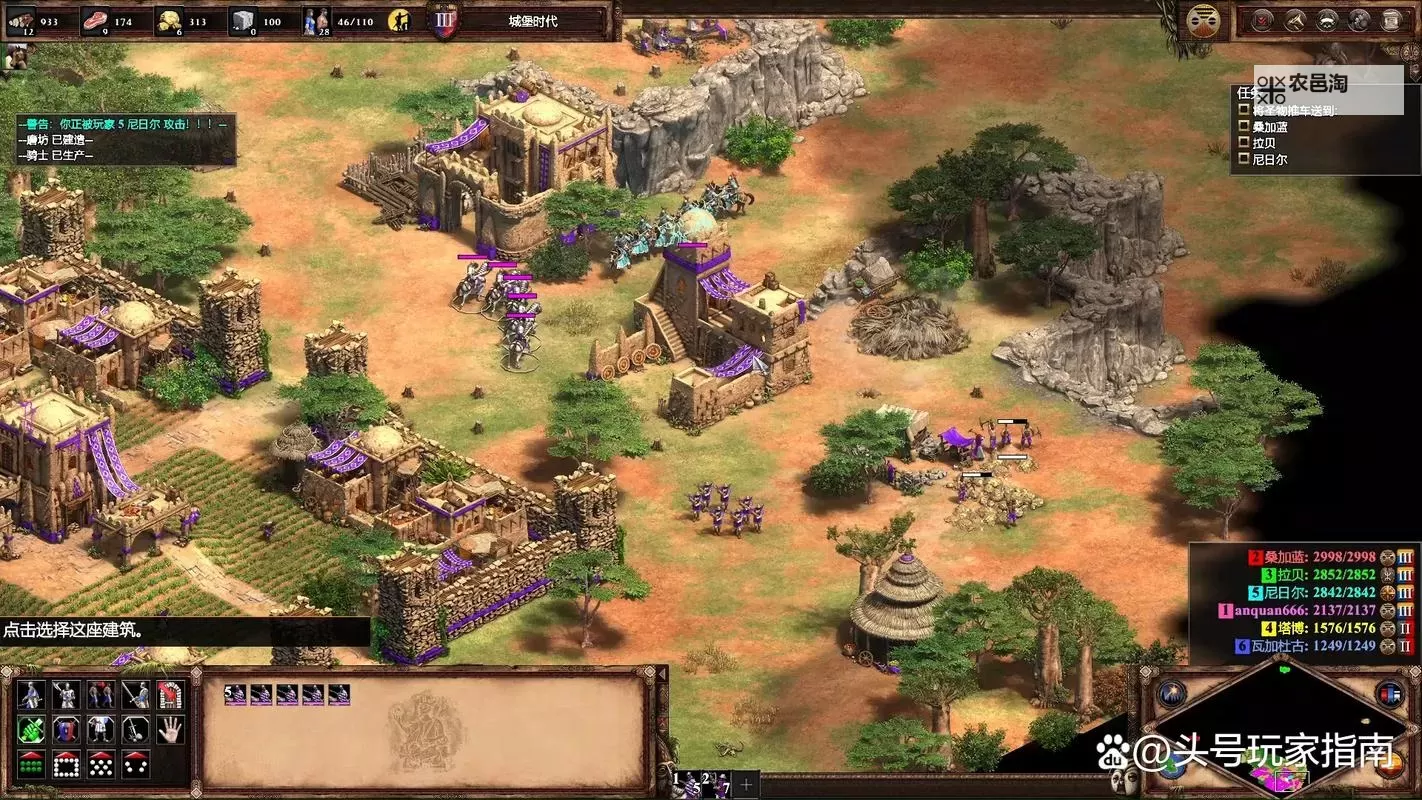Click the idle villager button in resource bar
The image size is (1422, 800).
coord(400,19)
